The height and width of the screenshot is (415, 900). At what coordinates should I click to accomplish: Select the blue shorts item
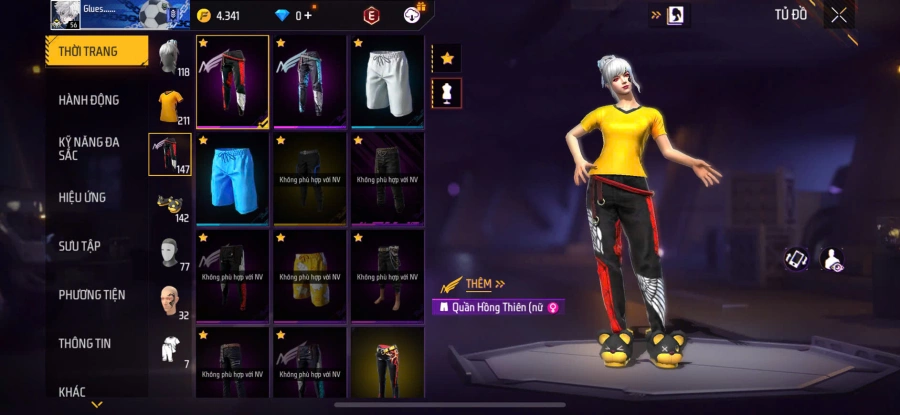coord(232,179)
